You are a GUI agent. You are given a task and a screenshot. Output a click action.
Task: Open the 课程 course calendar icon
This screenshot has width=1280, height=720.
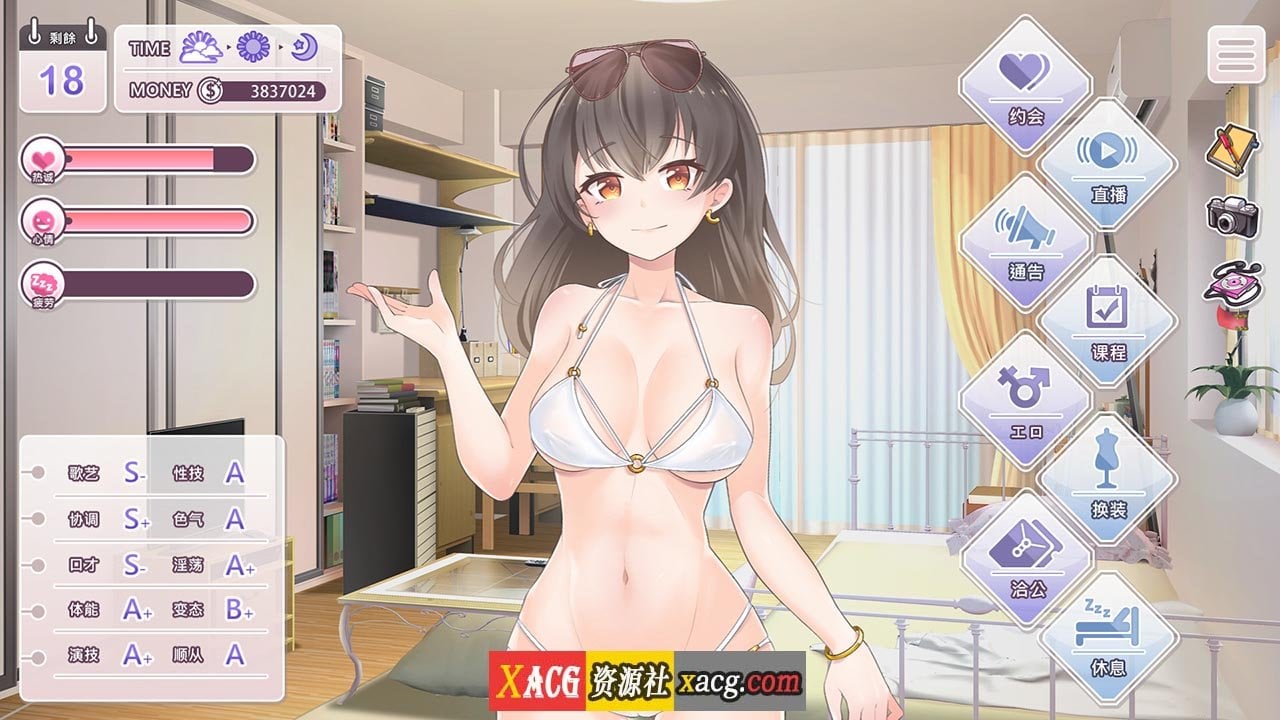pyautogui.click(x=1106, y=321)
